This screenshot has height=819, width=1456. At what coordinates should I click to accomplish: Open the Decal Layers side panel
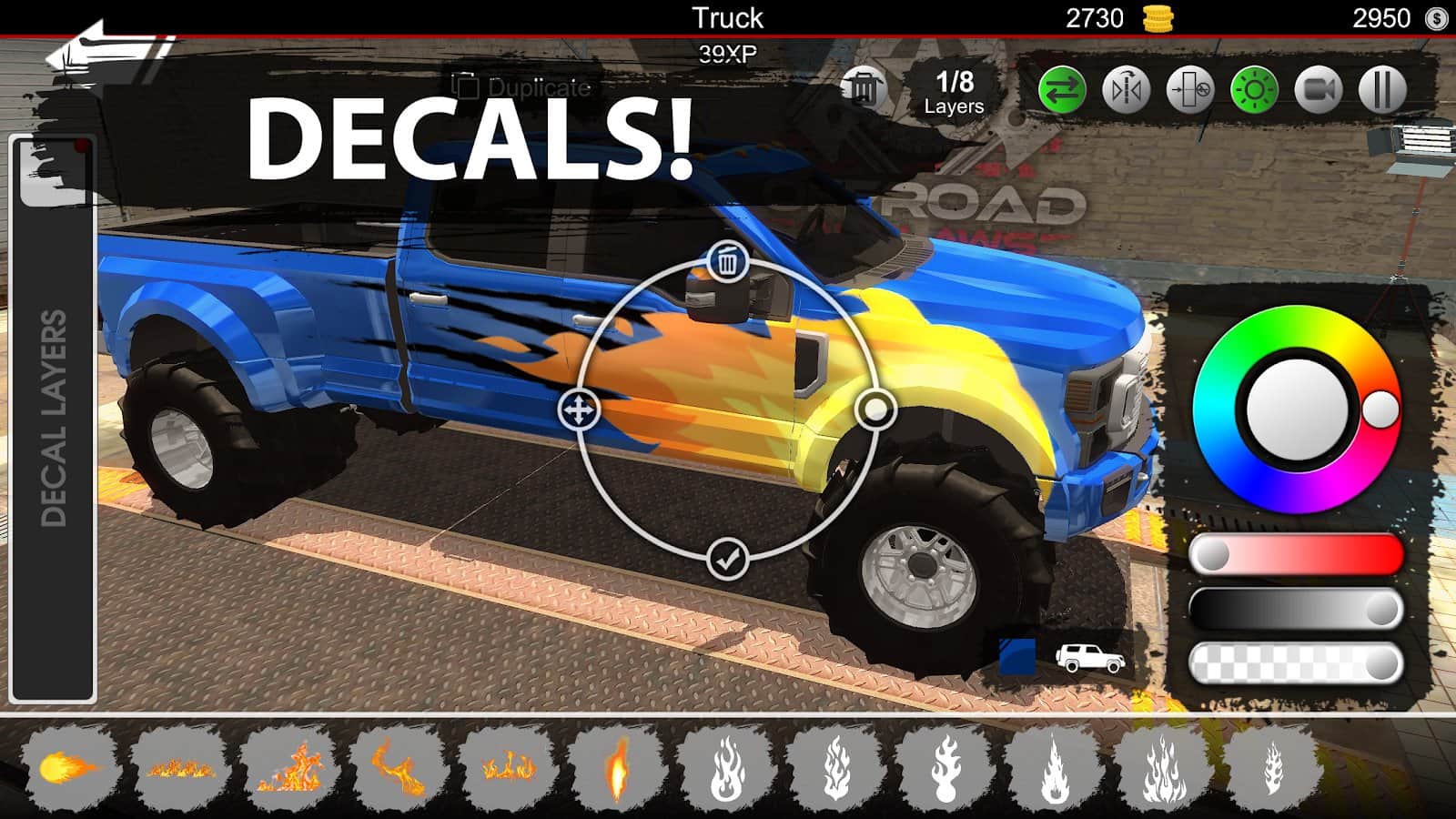(x=53, y=419)
